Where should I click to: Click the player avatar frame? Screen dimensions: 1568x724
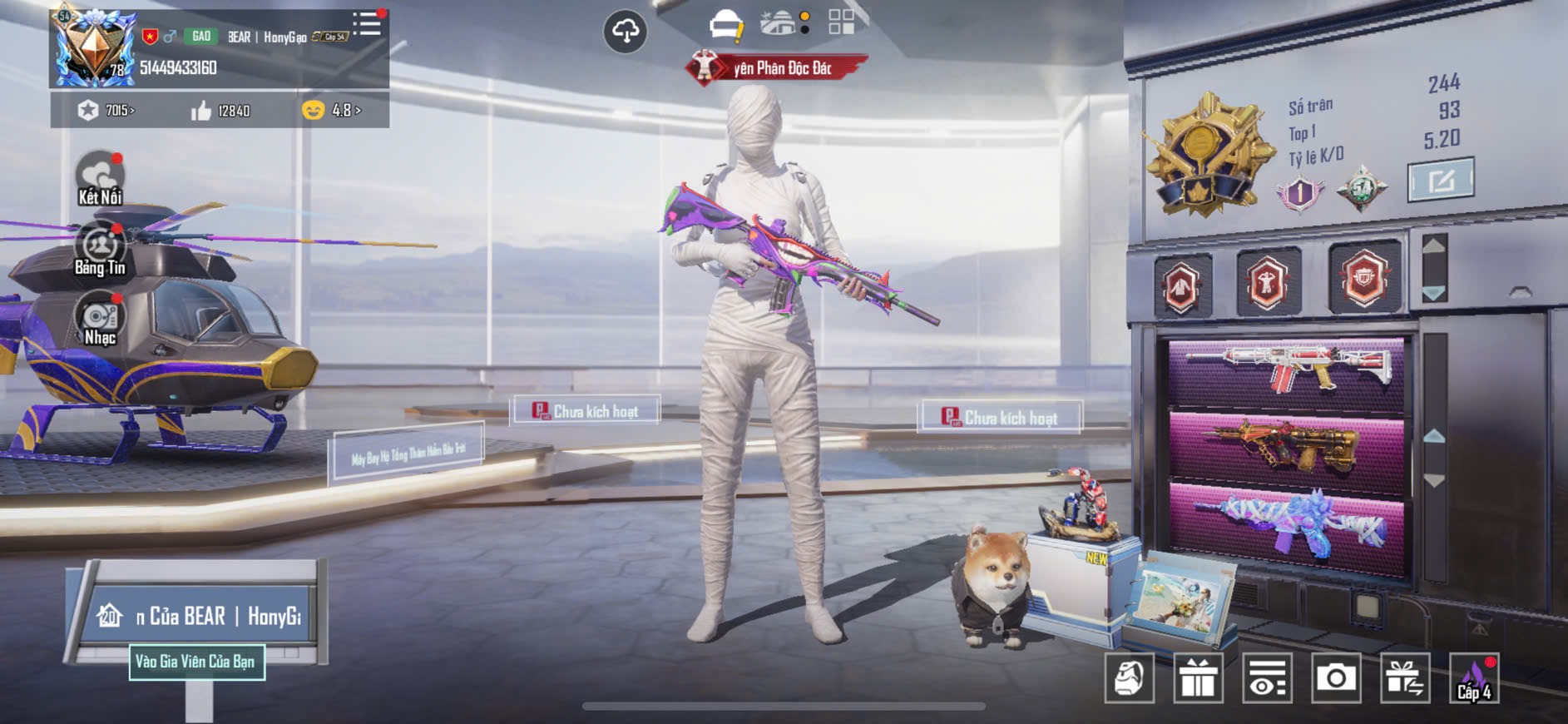pyautogui.click(x=92, y=48)
